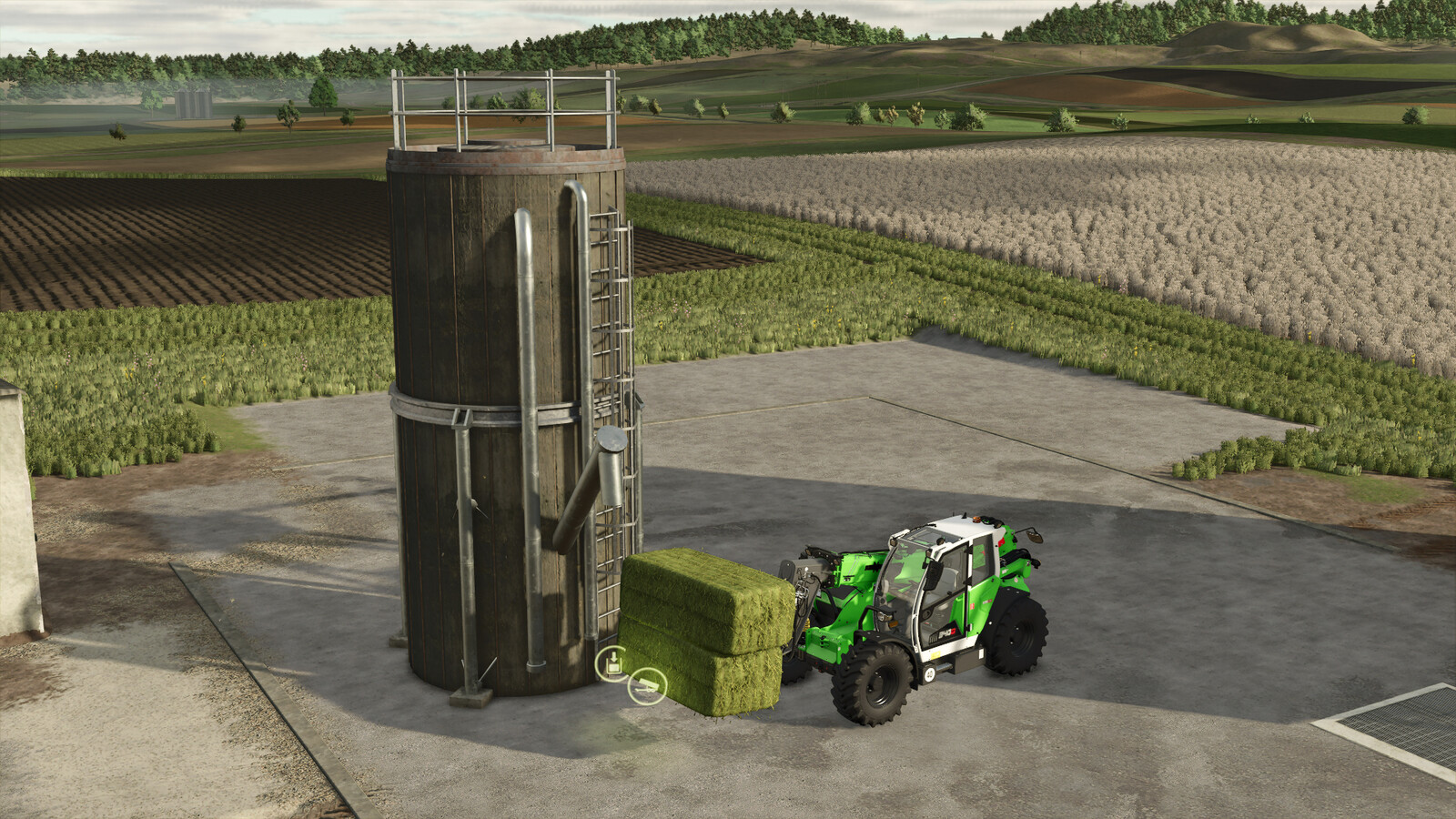Click the telehandler side mirror

(x=1035, y=536)
